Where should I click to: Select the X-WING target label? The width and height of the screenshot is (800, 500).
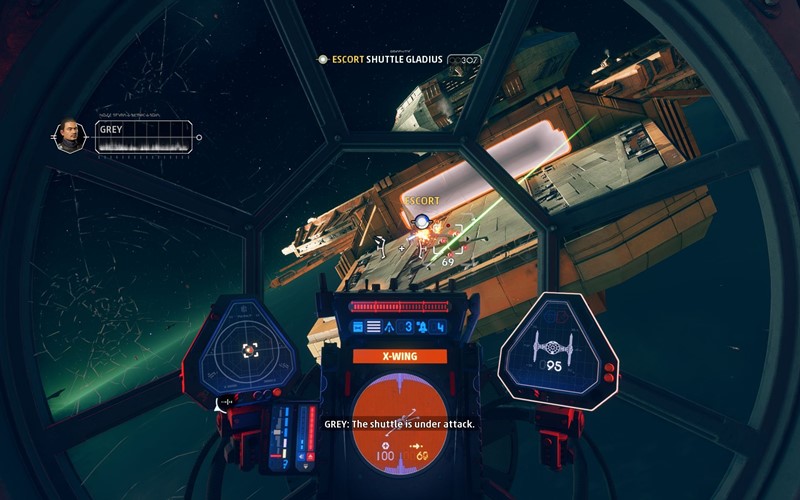tap(399, 356)
